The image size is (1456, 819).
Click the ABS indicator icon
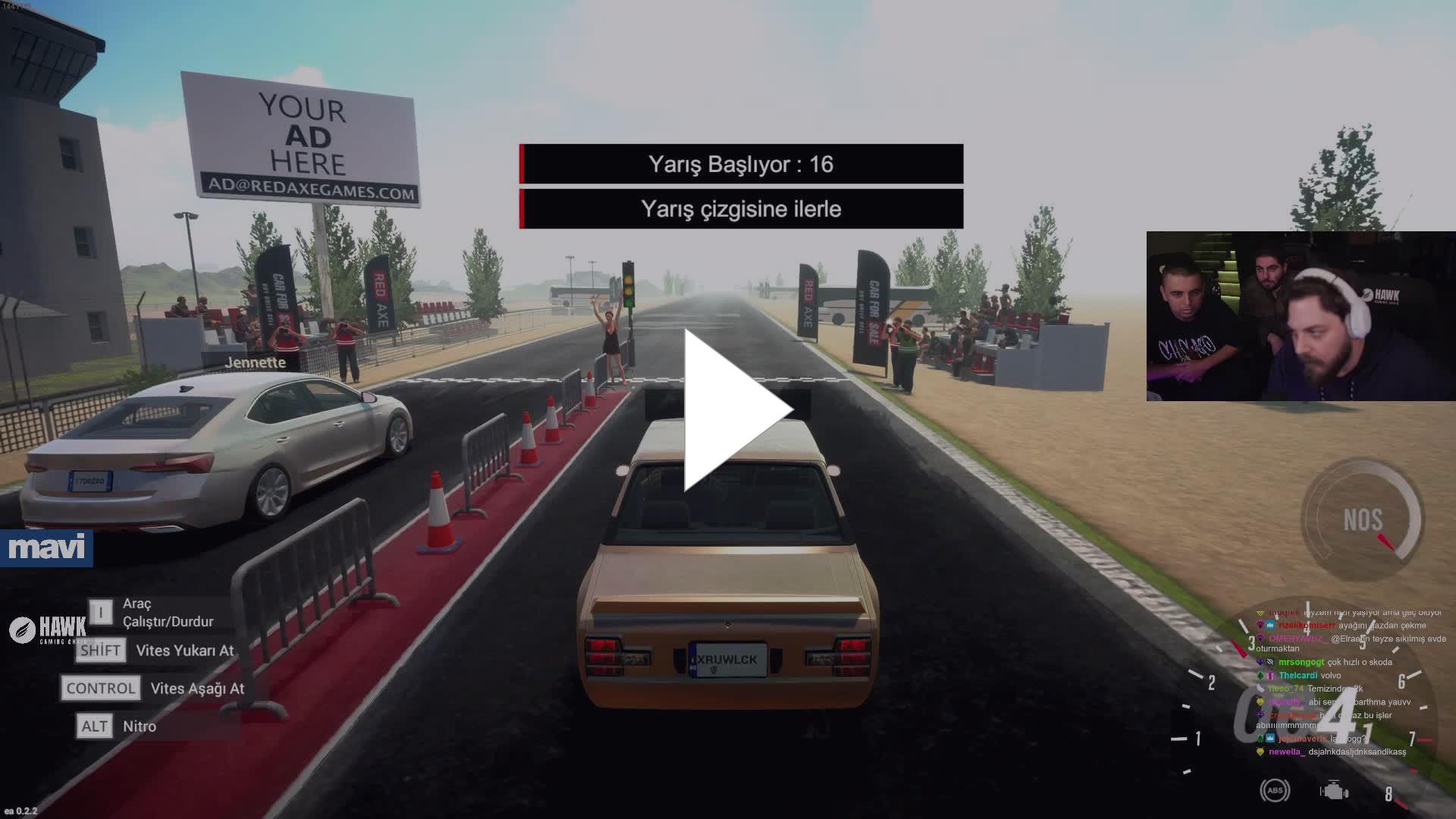(x=1275, y=790)
